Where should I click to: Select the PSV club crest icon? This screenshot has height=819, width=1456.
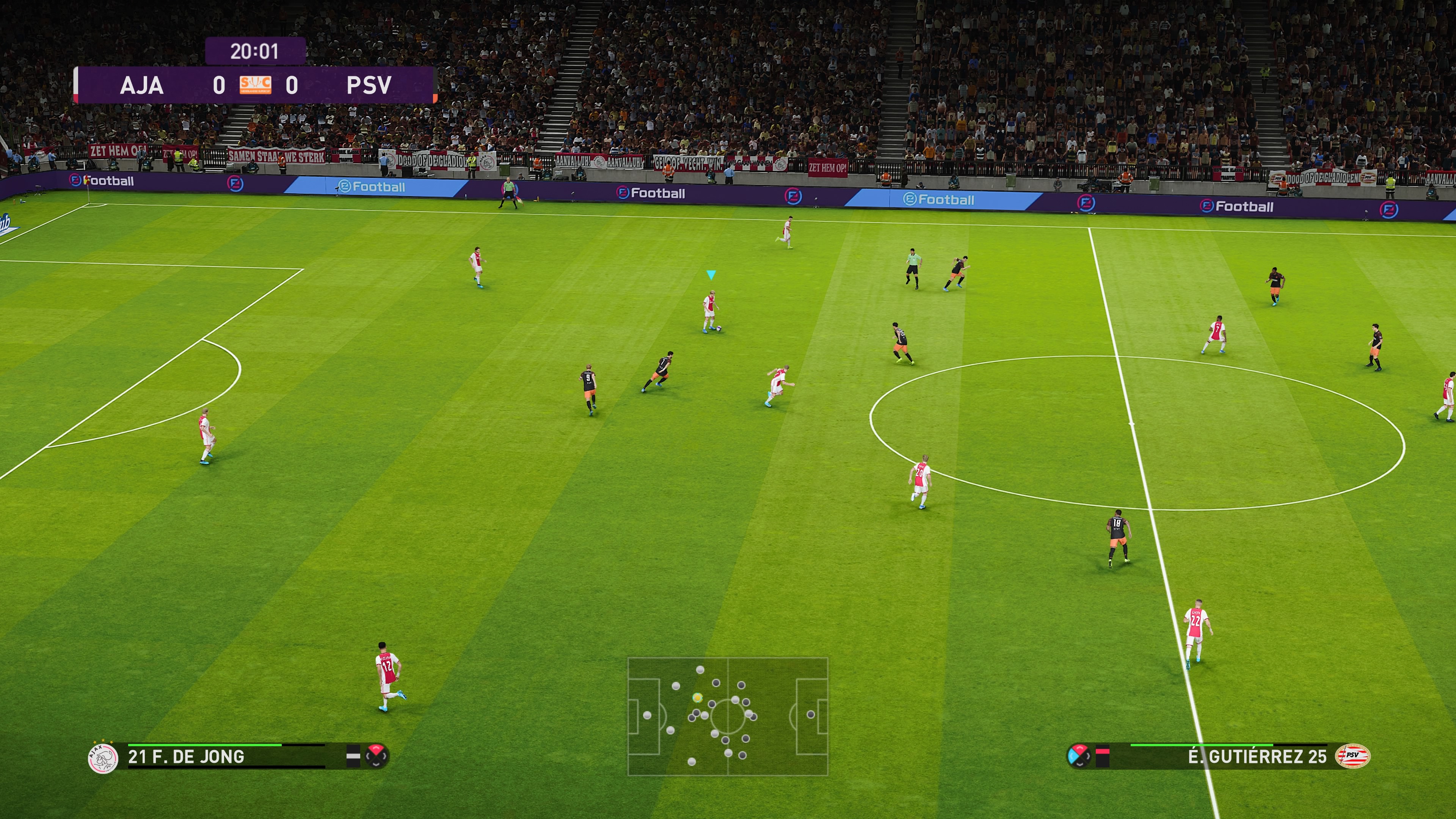click(1352, 756)
